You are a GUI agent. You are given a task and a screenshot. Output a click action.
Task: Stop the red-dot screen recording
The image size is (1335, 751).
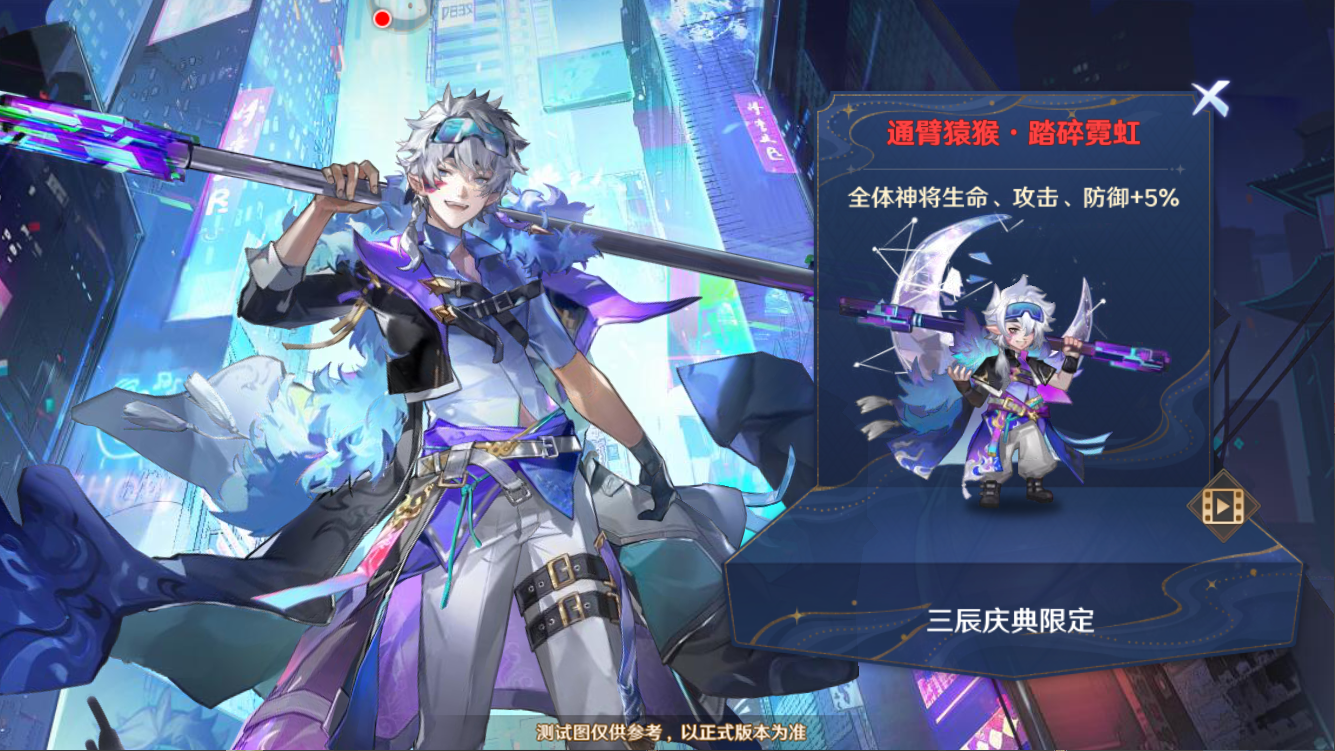(382, 18)
